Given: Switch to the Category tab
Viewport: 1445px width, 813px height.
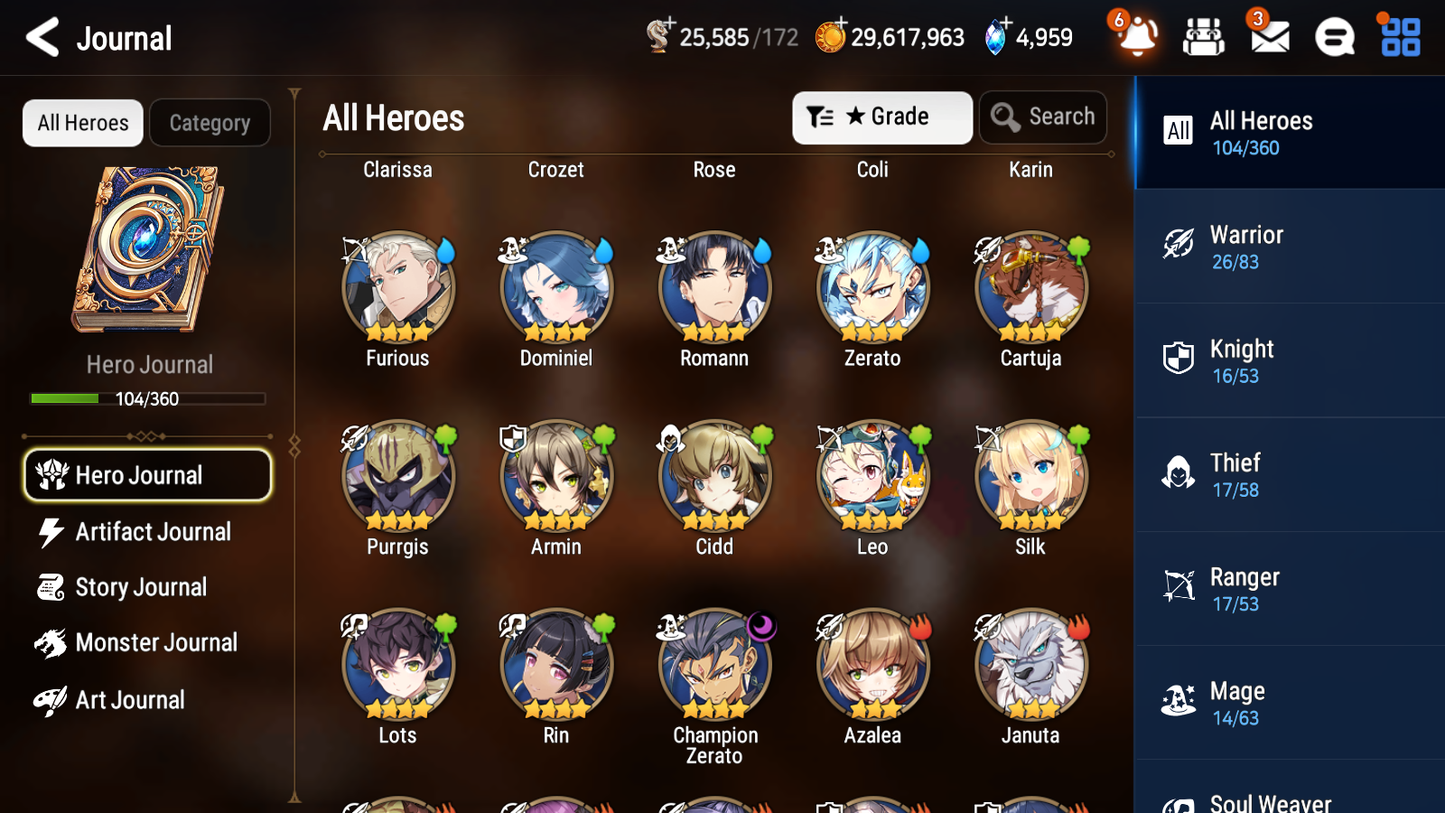Looking at the screenshot, I should pos(210,122).
